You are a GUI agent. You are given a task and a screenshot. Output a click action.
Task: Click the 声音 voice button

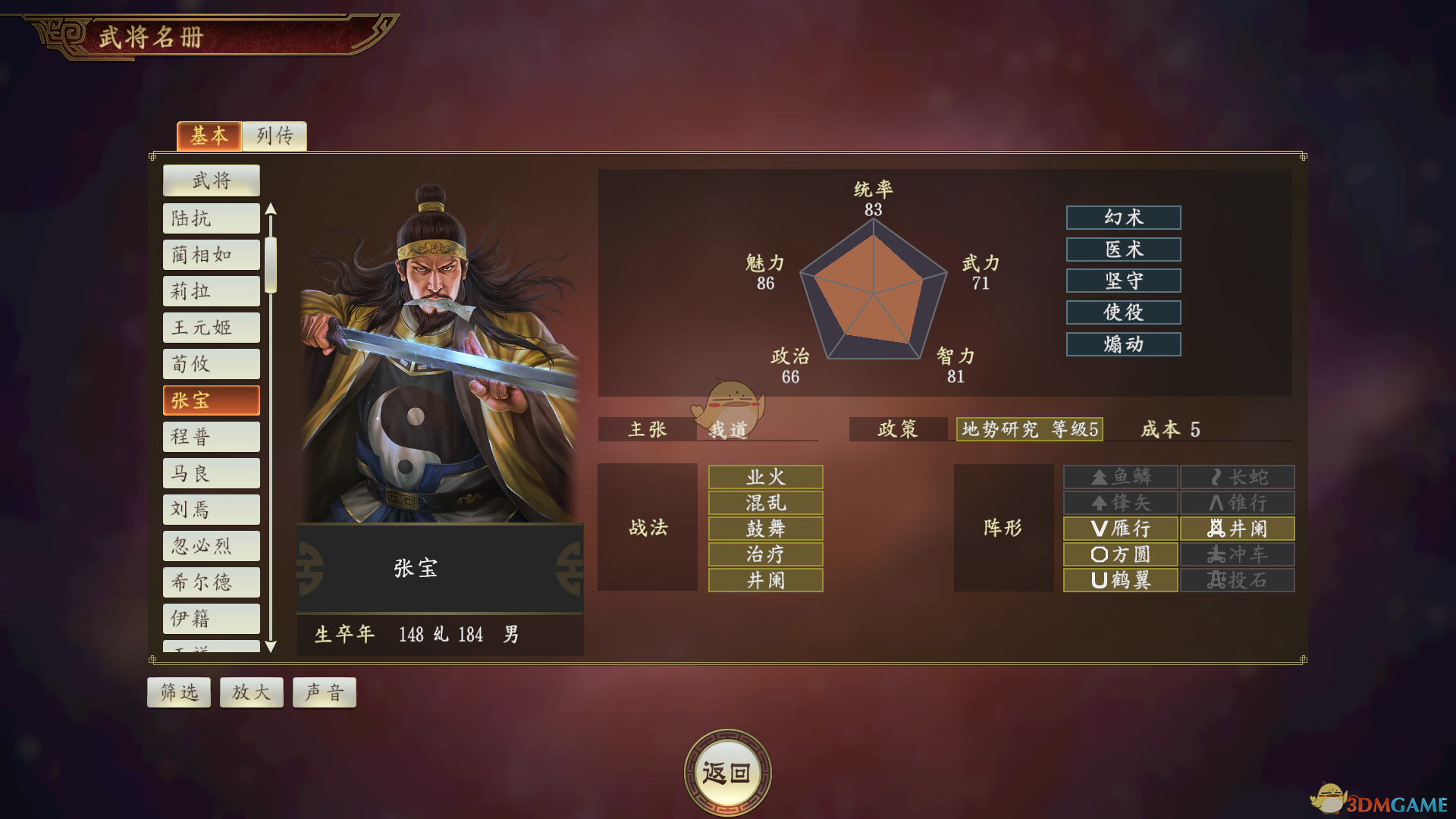point(324,692)
